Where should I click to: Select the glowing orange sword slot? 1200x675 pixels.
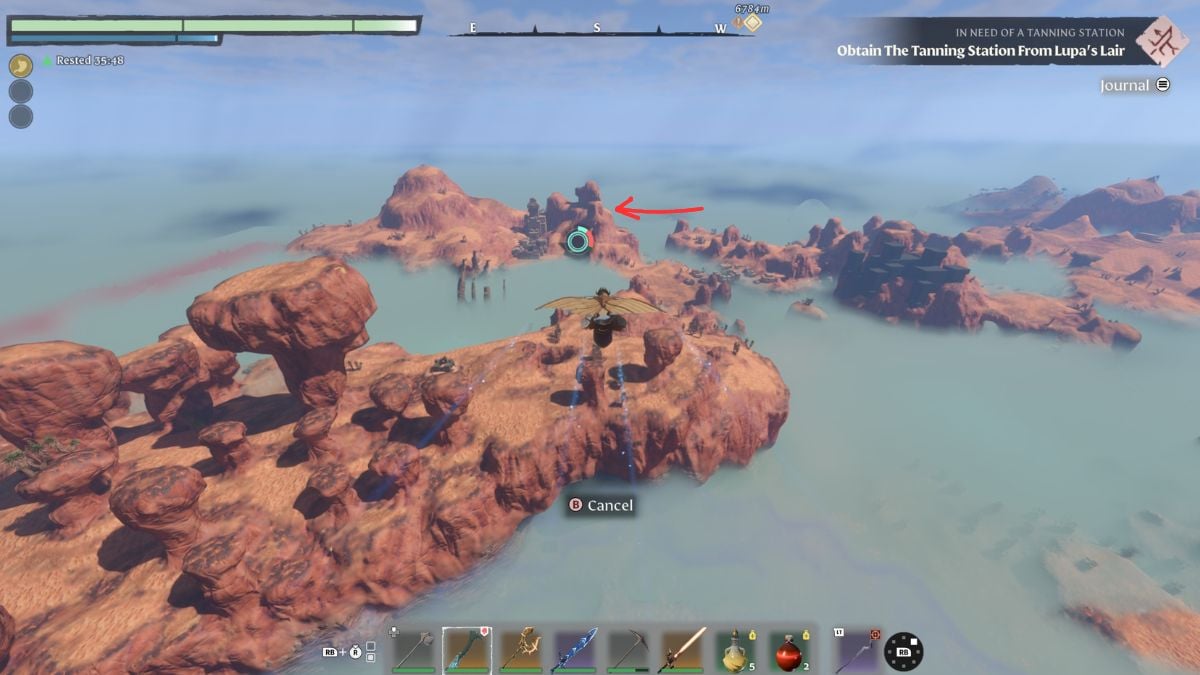pyautogui.click(x=685, y=650)
